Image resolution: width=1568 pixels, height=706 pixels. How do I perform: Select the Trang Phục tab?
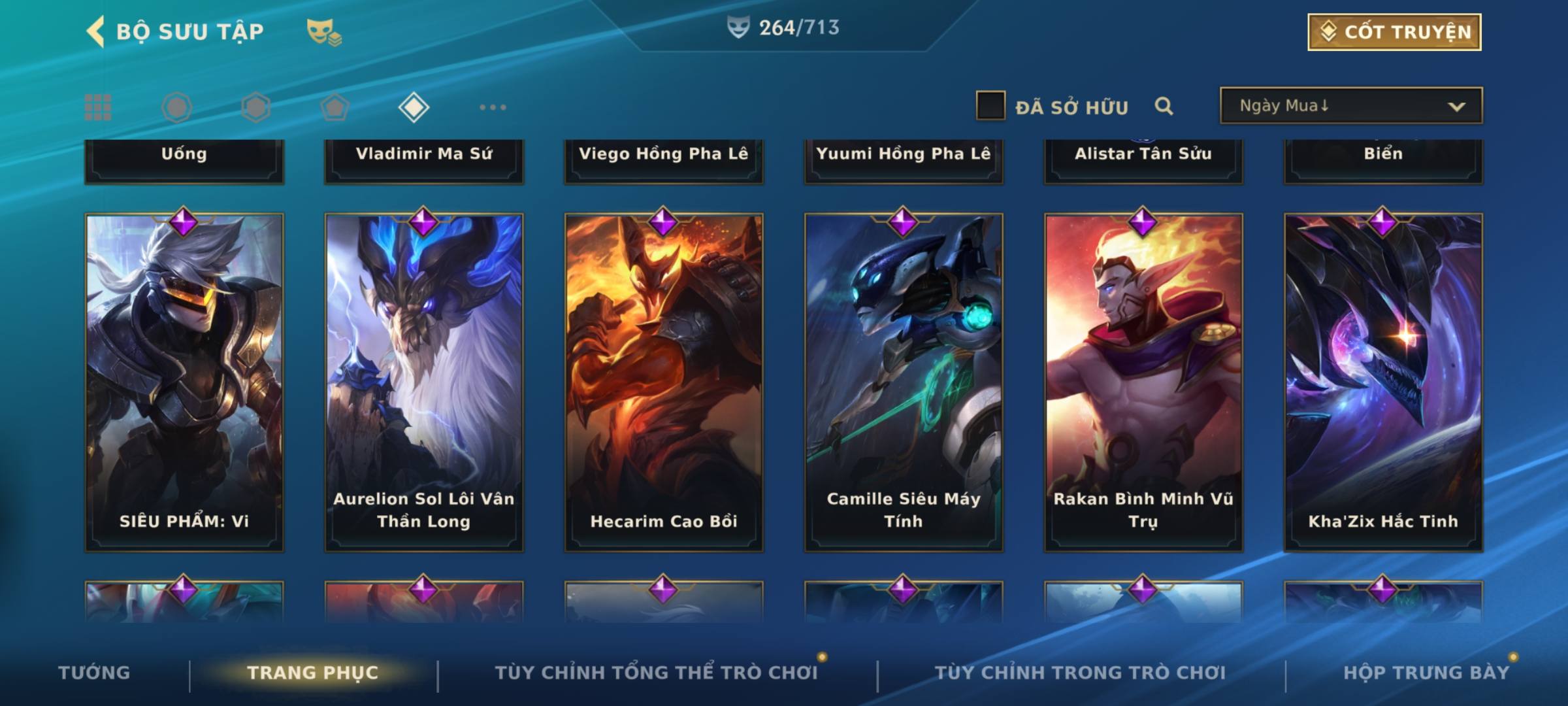(312, 673)
